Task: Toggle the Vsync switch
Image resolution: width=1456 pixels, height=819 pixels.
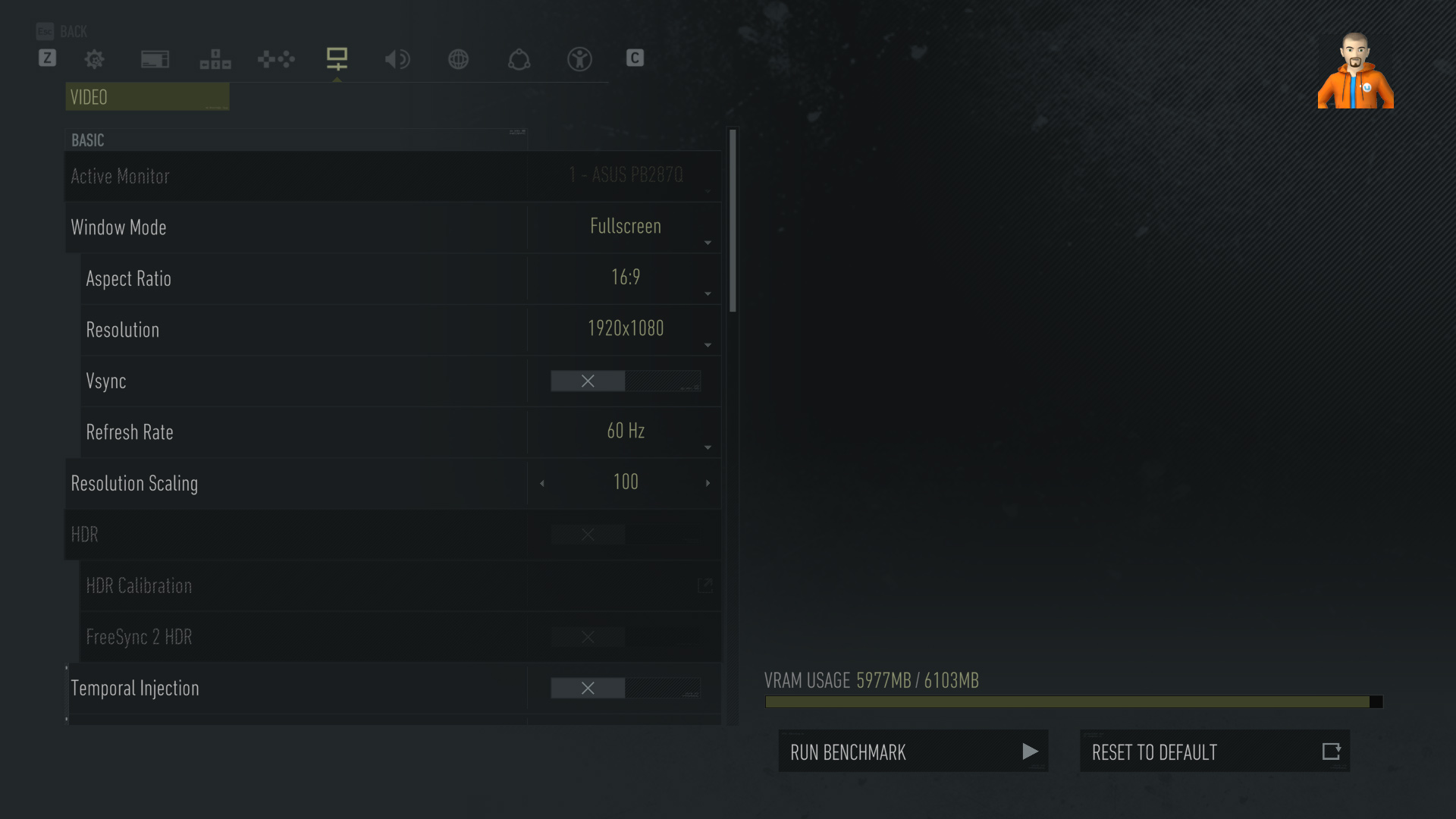Action: pyautogui.click(x=625, y=381)
